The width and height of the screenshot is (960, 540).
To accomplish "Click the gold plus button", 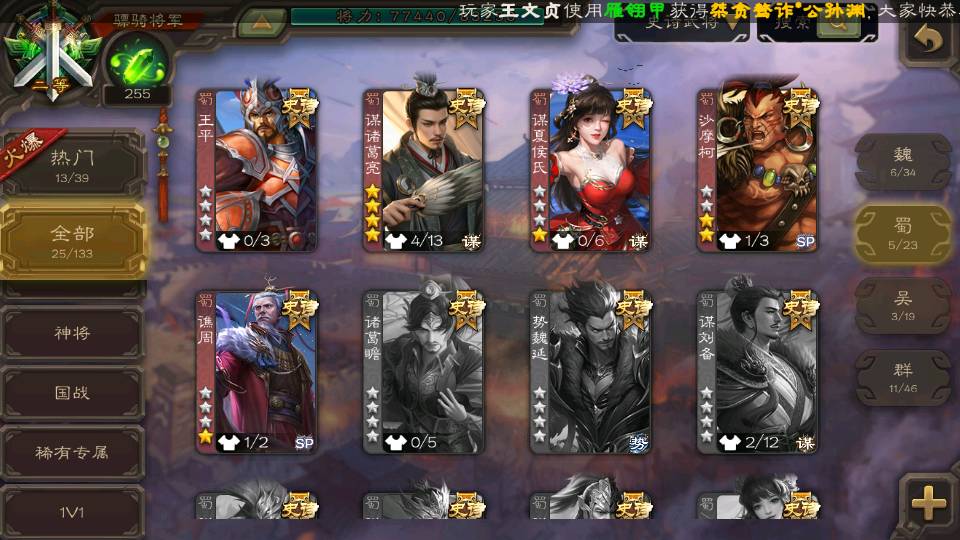I will [x=929, y=502].
